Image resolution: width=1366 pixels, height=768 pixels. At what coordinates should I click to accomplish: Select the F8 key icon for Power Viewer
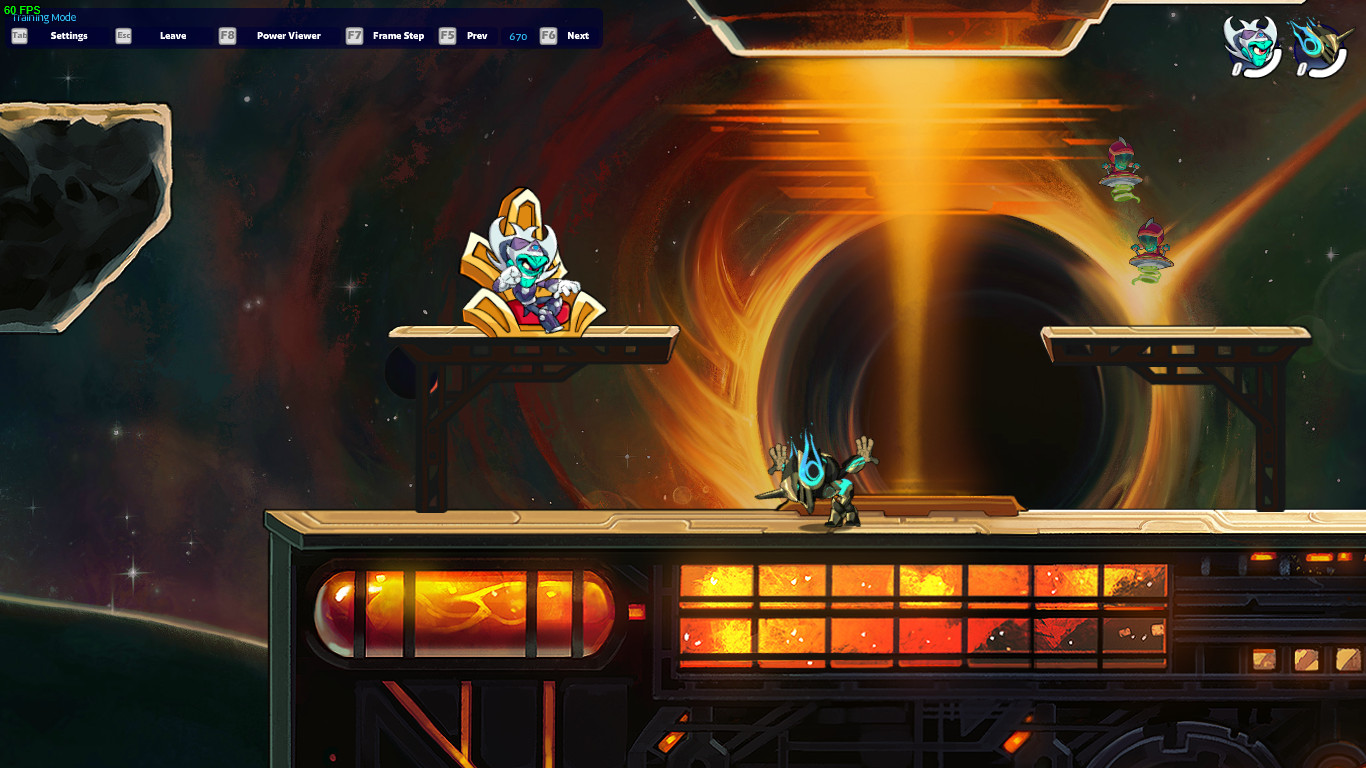[x=225, y=35]
